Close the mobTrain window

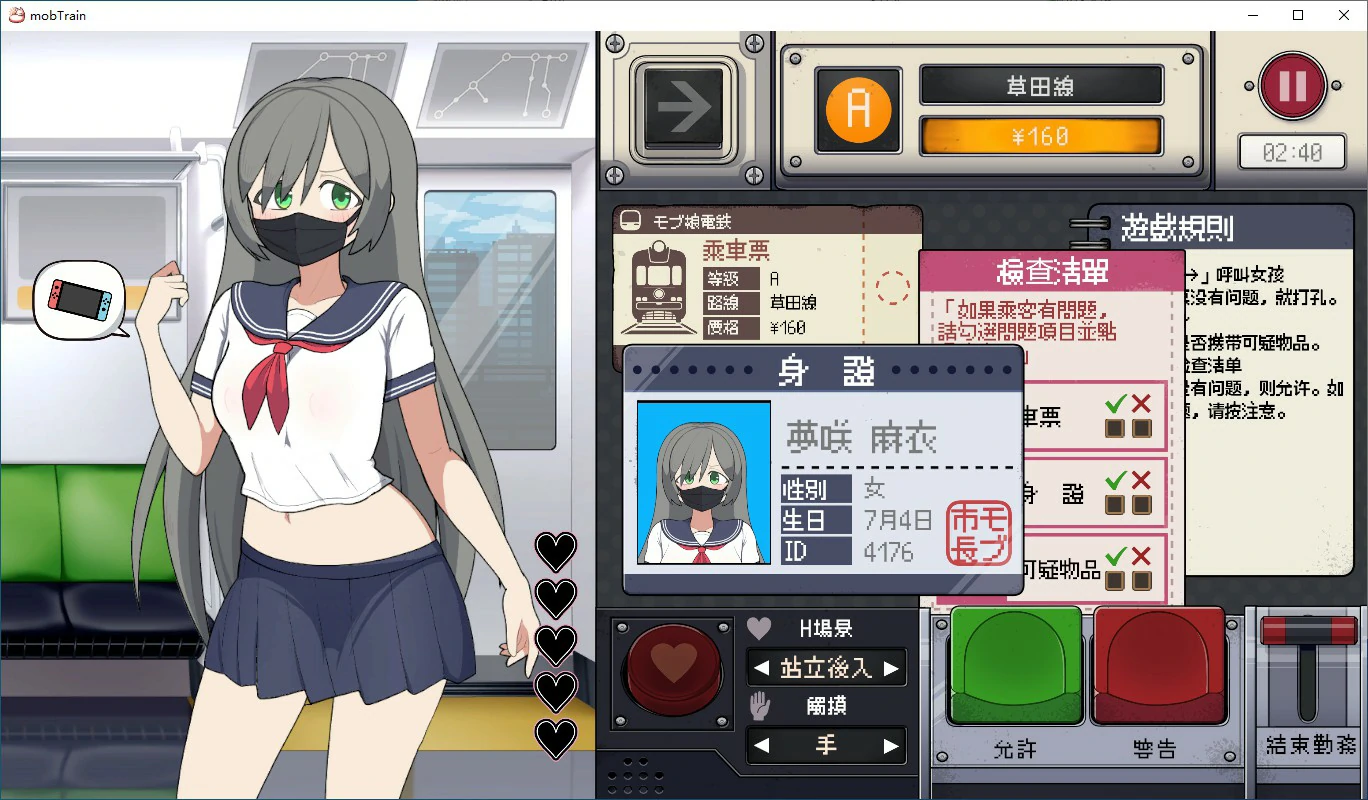tap(1344, 15)
